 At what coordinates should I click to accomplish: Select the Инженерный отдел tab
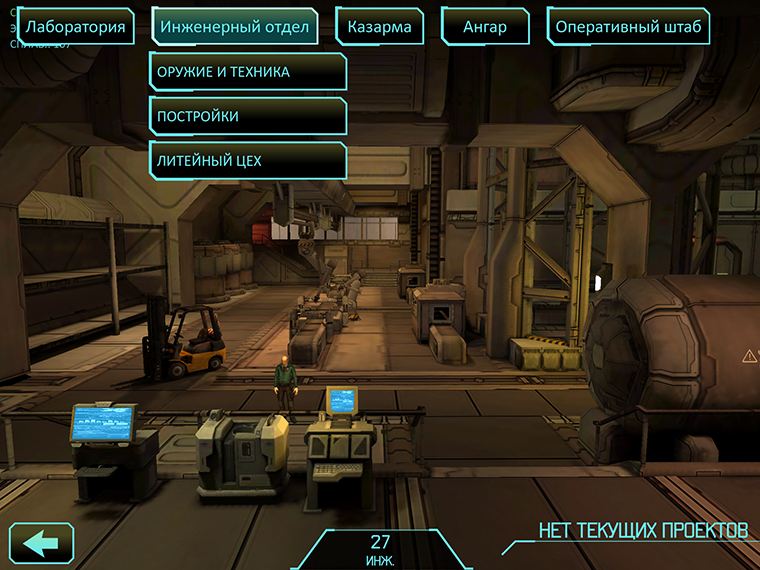point(235,27)
